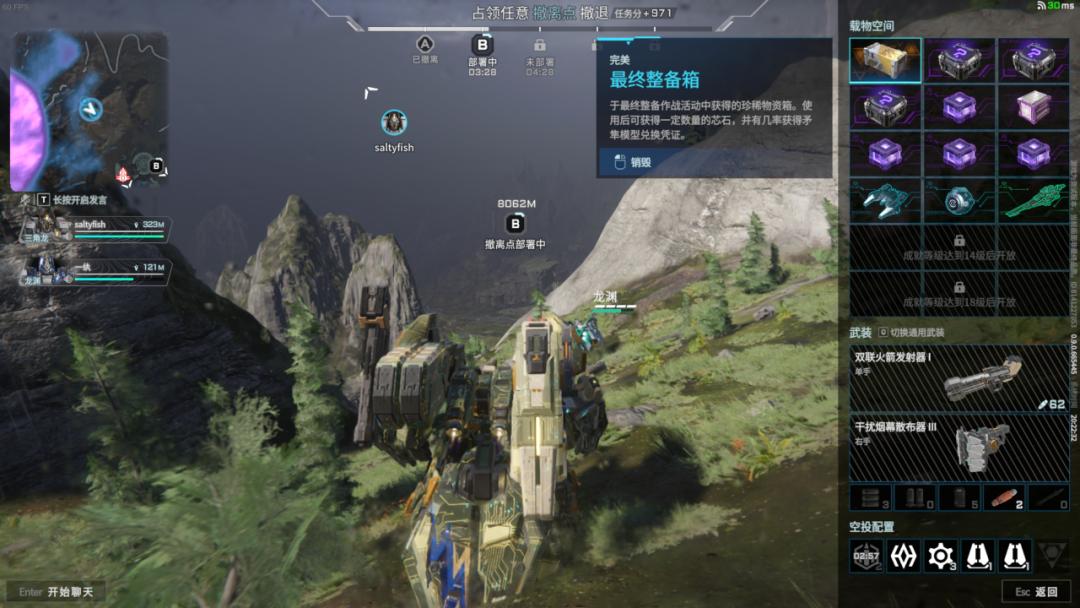The height and width of the screenshot is (608, 1080).
Task: Select the pale pink crate in cargo
Action: point(1033,107)
